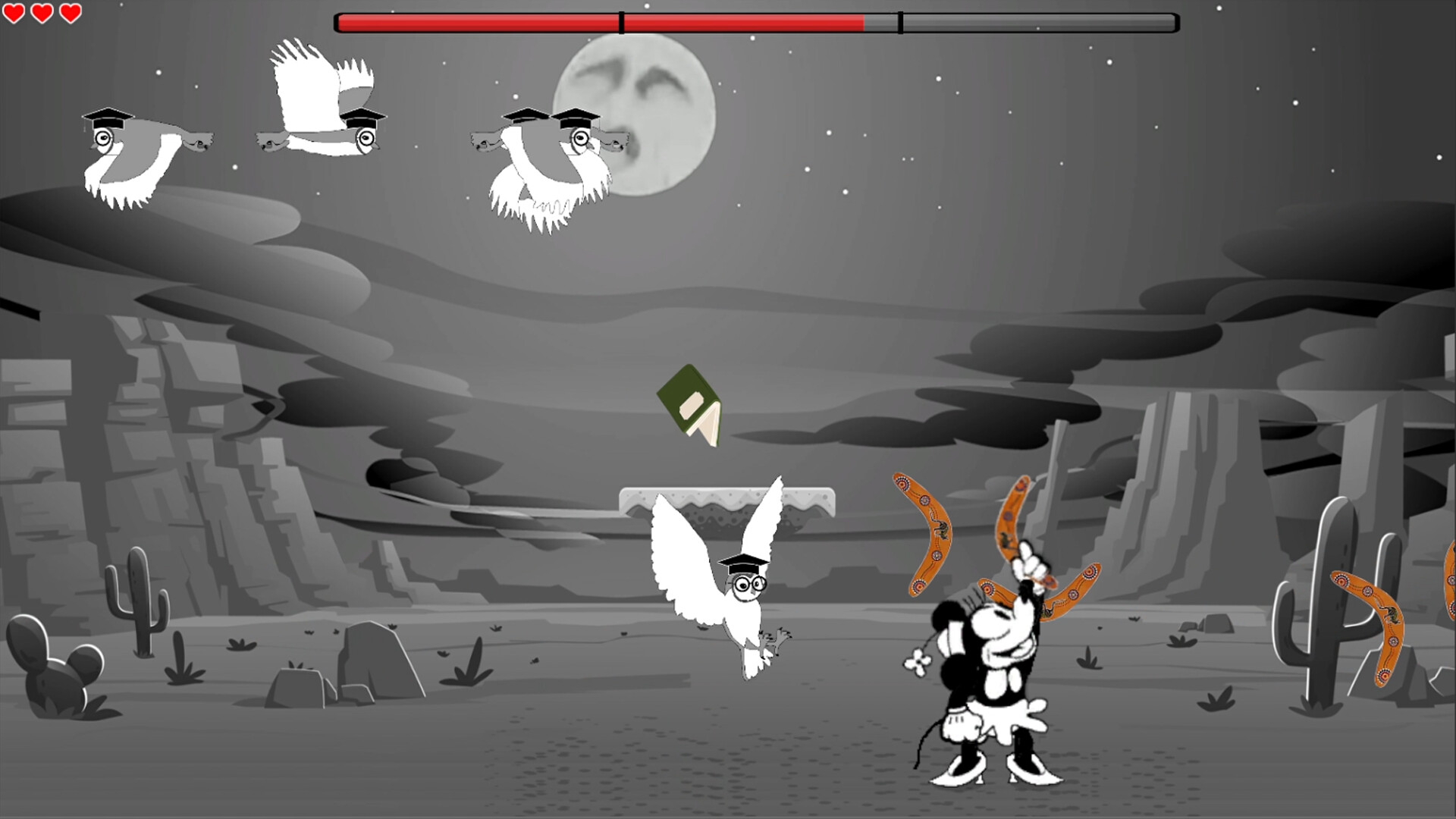1456x819 pixels.
Task: Click the third heart life icon
Action: pos(70,13)
